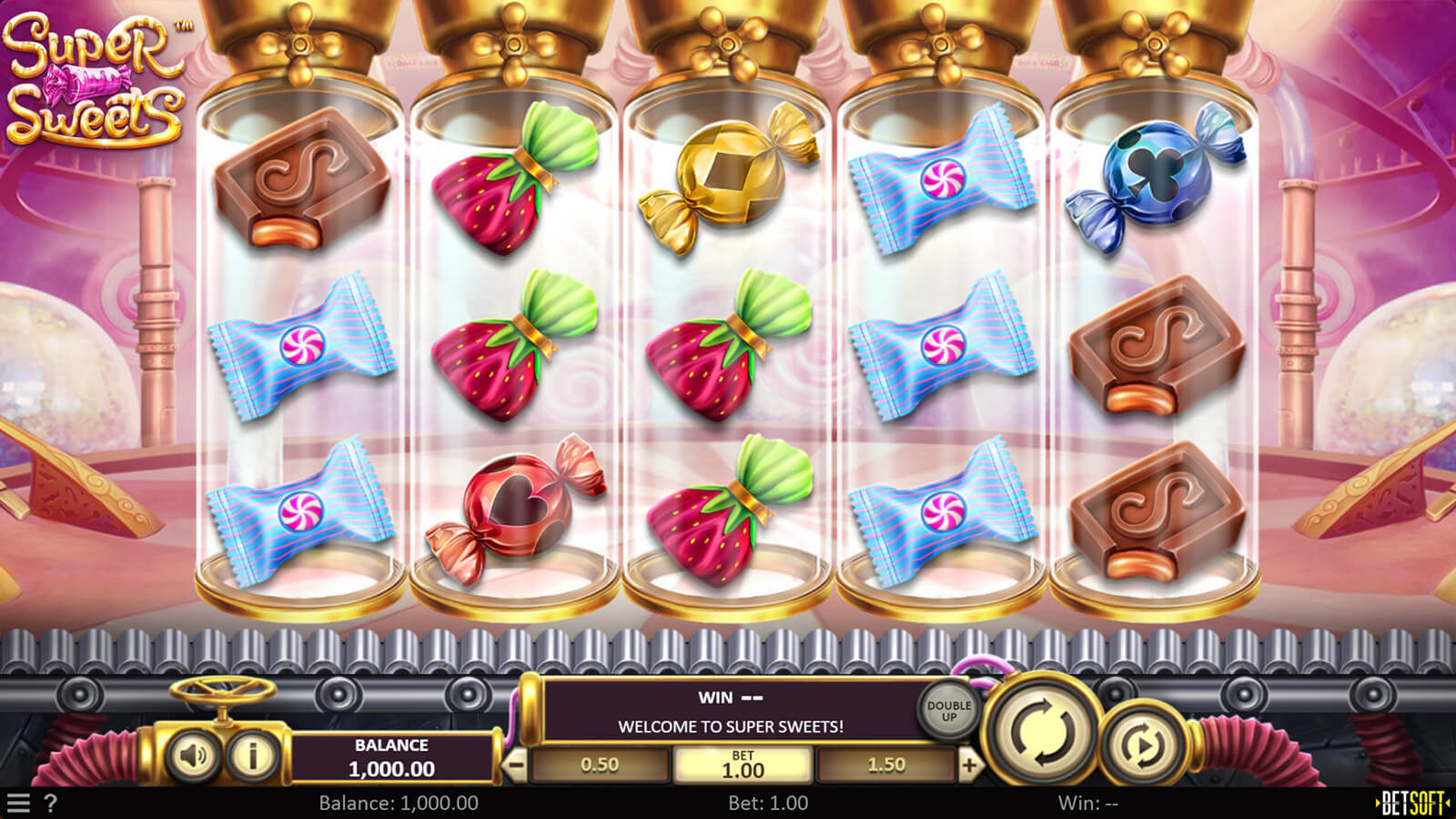Mute sound with the speaker icon
1456x819 pixels.
(x=193, y=755)
